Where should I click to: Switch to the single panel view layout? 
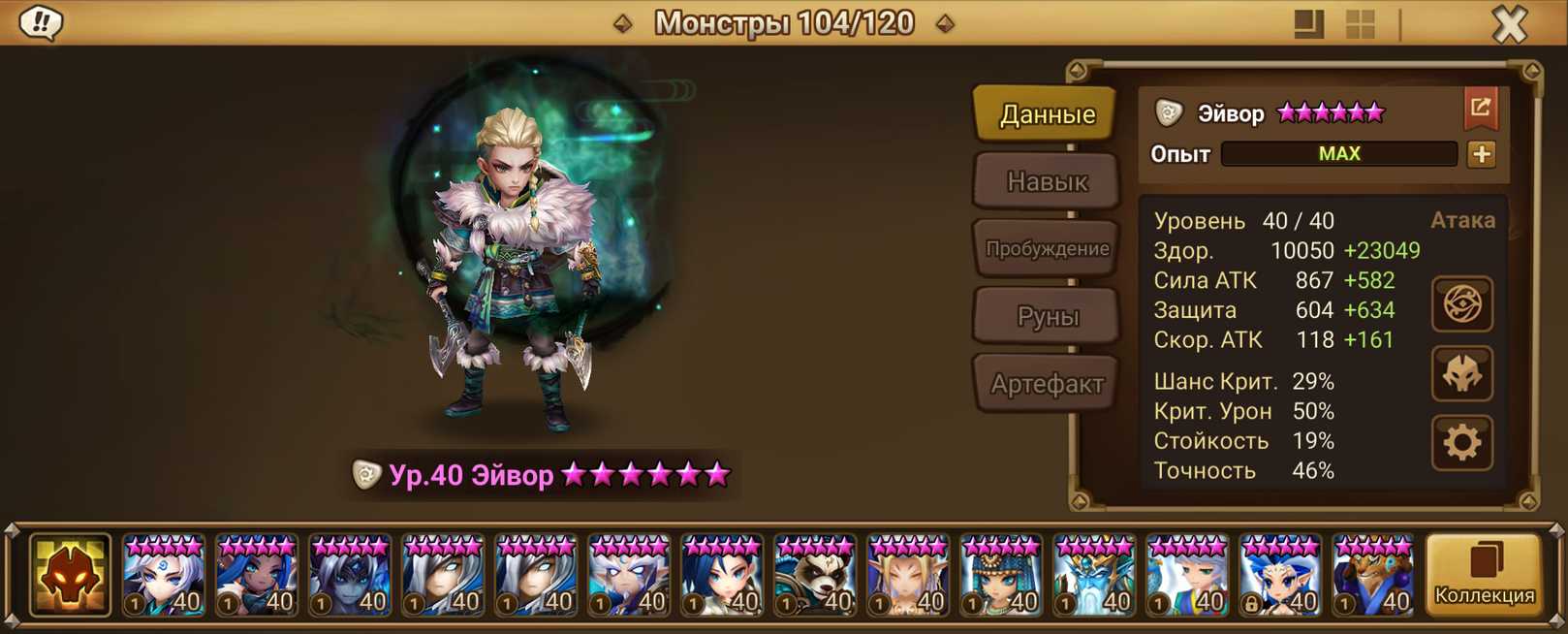click(x=1308, y=23)
